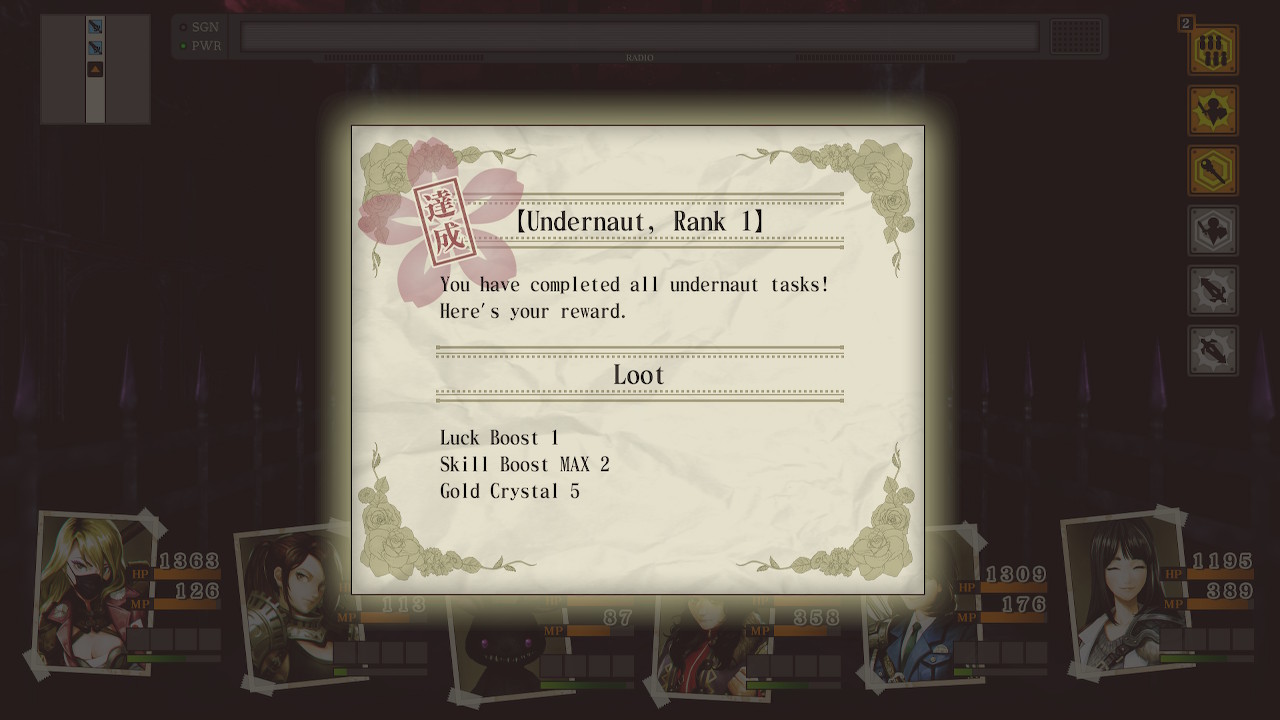Click the RADIO message bar
Screen dimensions: 1280x720
coord(639,37)
